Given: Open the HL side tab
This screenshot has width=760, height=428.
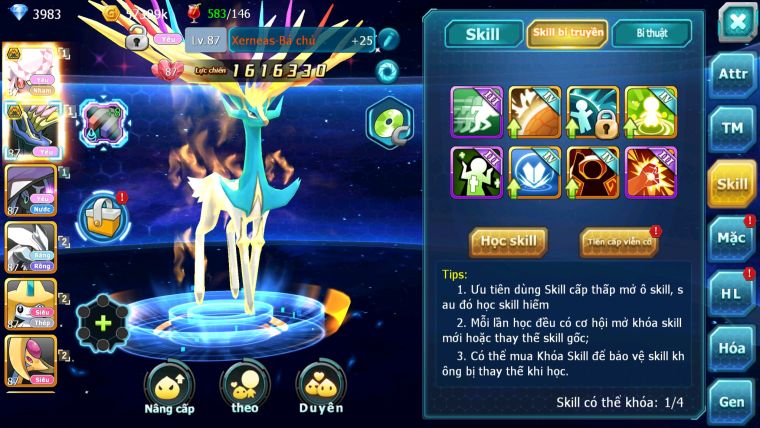Looking at the screenshot, I should (x=732, y=293).
